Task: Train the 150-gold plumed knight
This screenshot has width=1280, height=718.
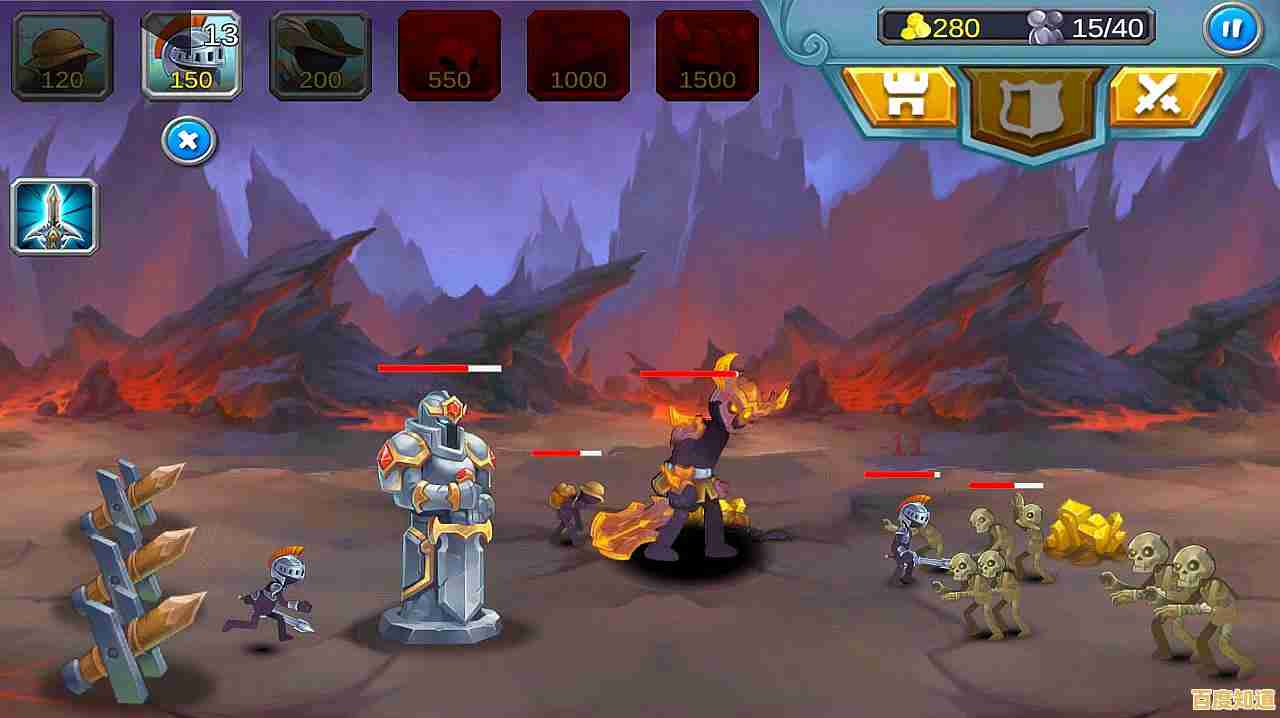Action: tap(191, 55)
